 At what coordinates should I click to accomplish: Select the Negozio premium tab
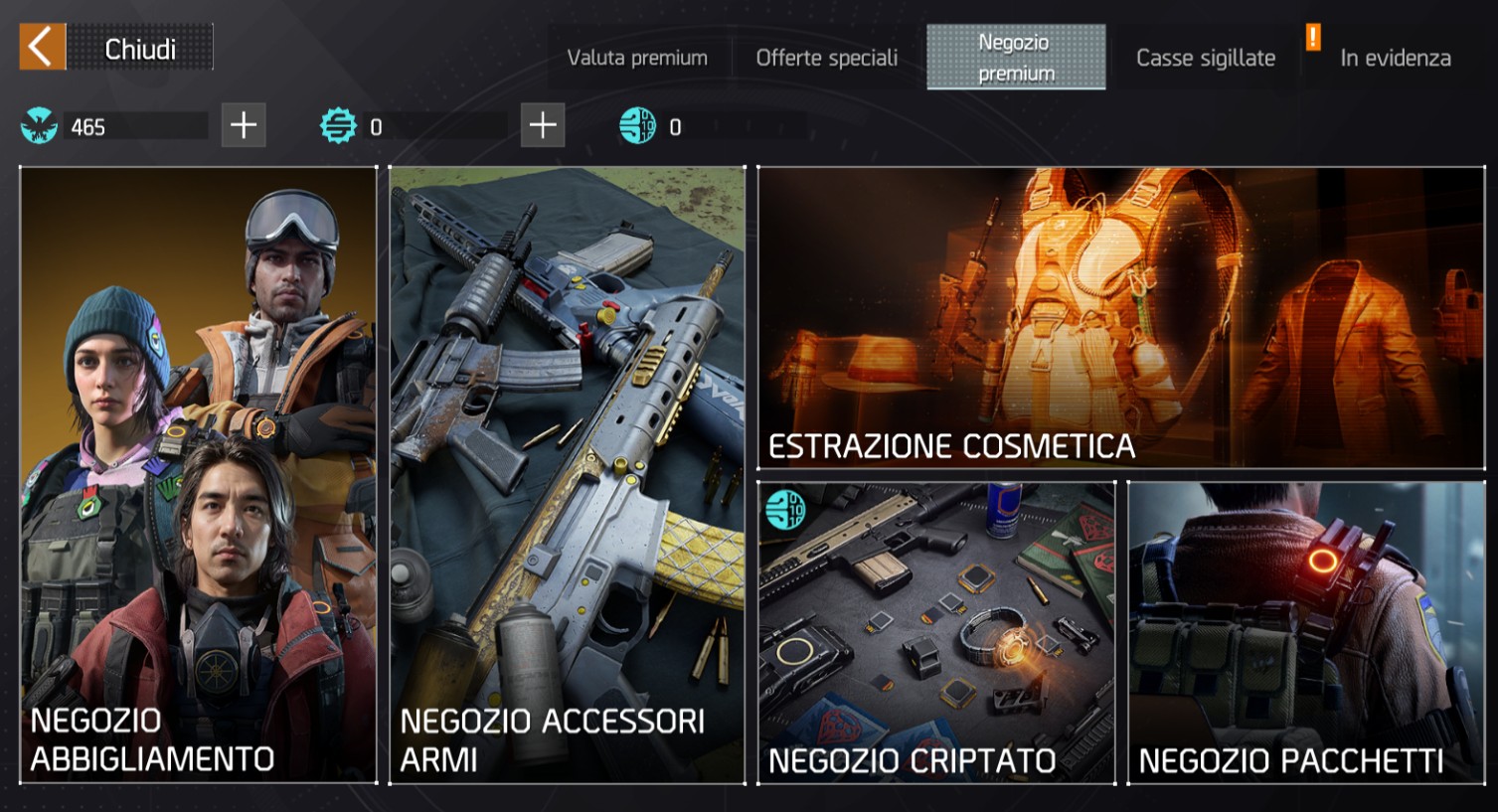(x=1015, y=58)
